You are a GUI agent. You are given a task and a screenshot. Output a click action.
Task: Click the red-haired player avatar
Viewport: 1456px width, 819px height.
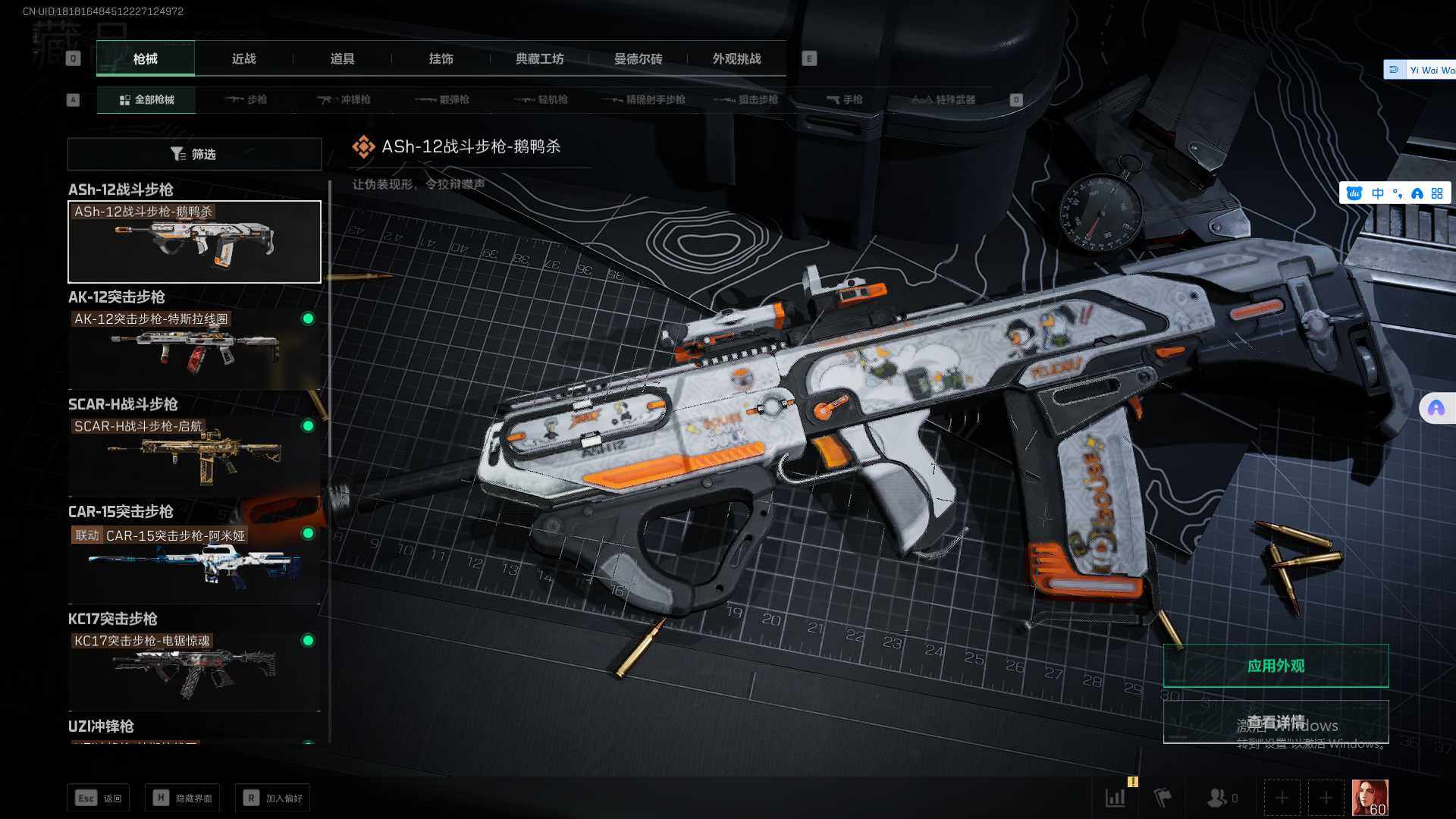(x=1370, y=798)
